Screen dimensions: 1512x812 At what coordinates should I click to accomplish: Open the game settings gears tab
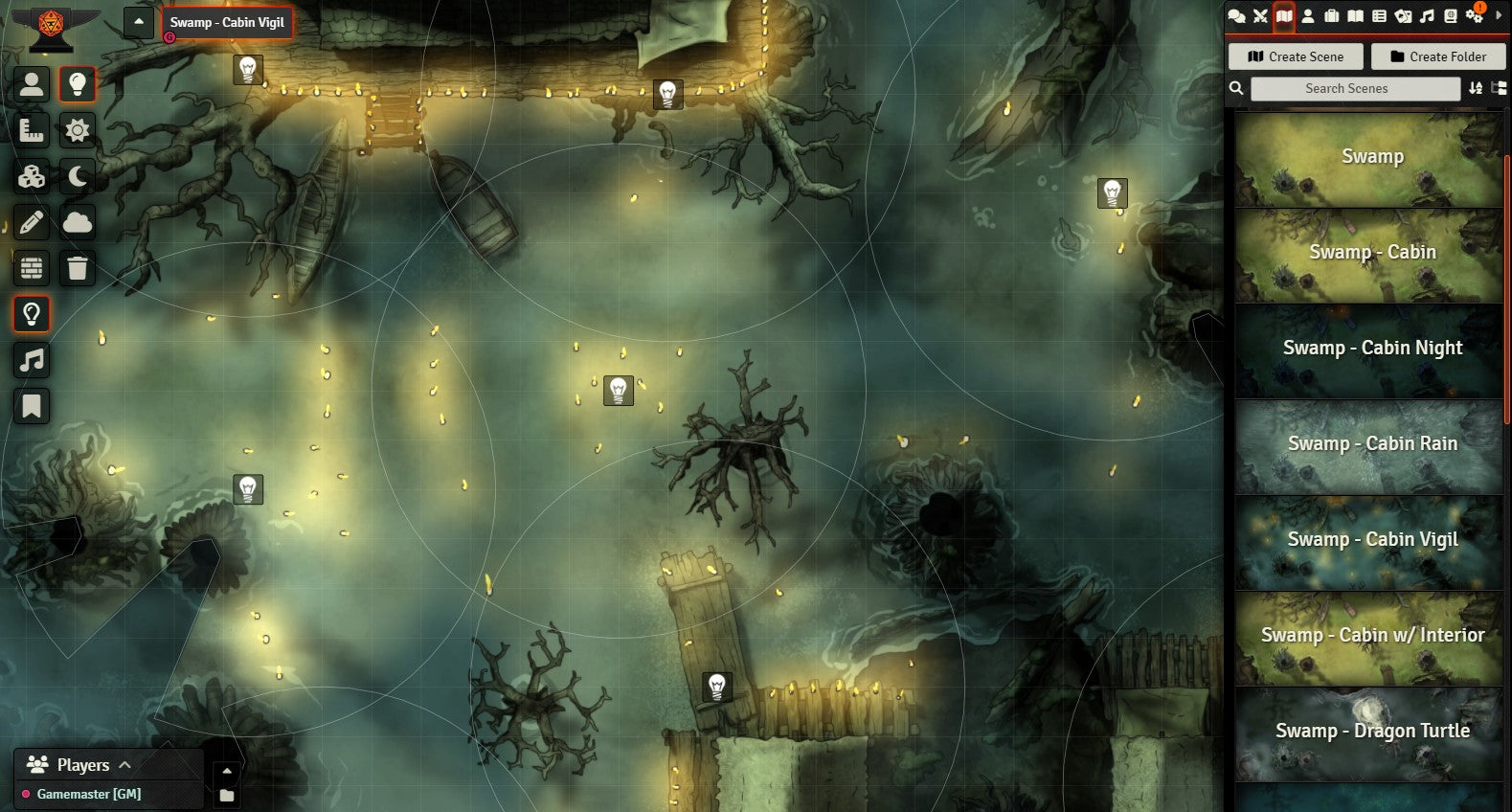point(1474,15)
